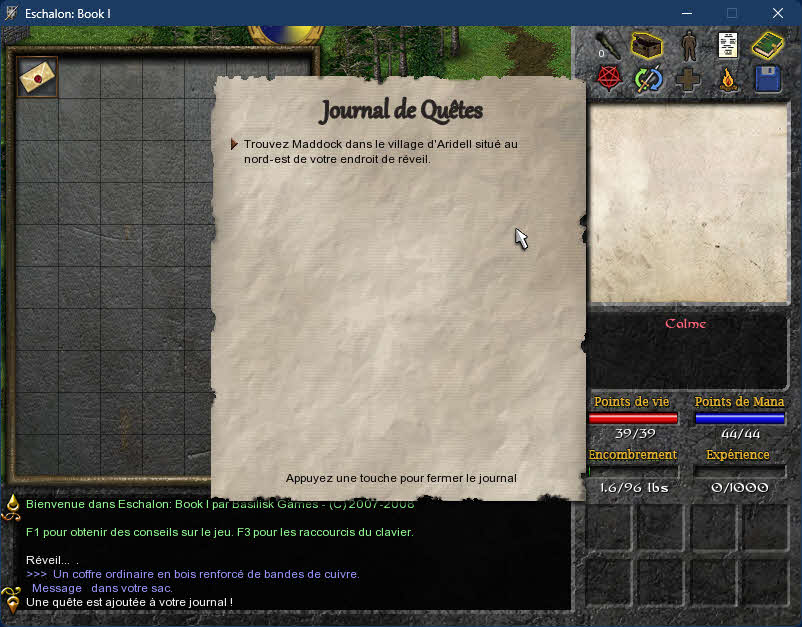Close the Eschalon: Book I window
Screen dimensions: 802x627
click(x=778, y=13)
